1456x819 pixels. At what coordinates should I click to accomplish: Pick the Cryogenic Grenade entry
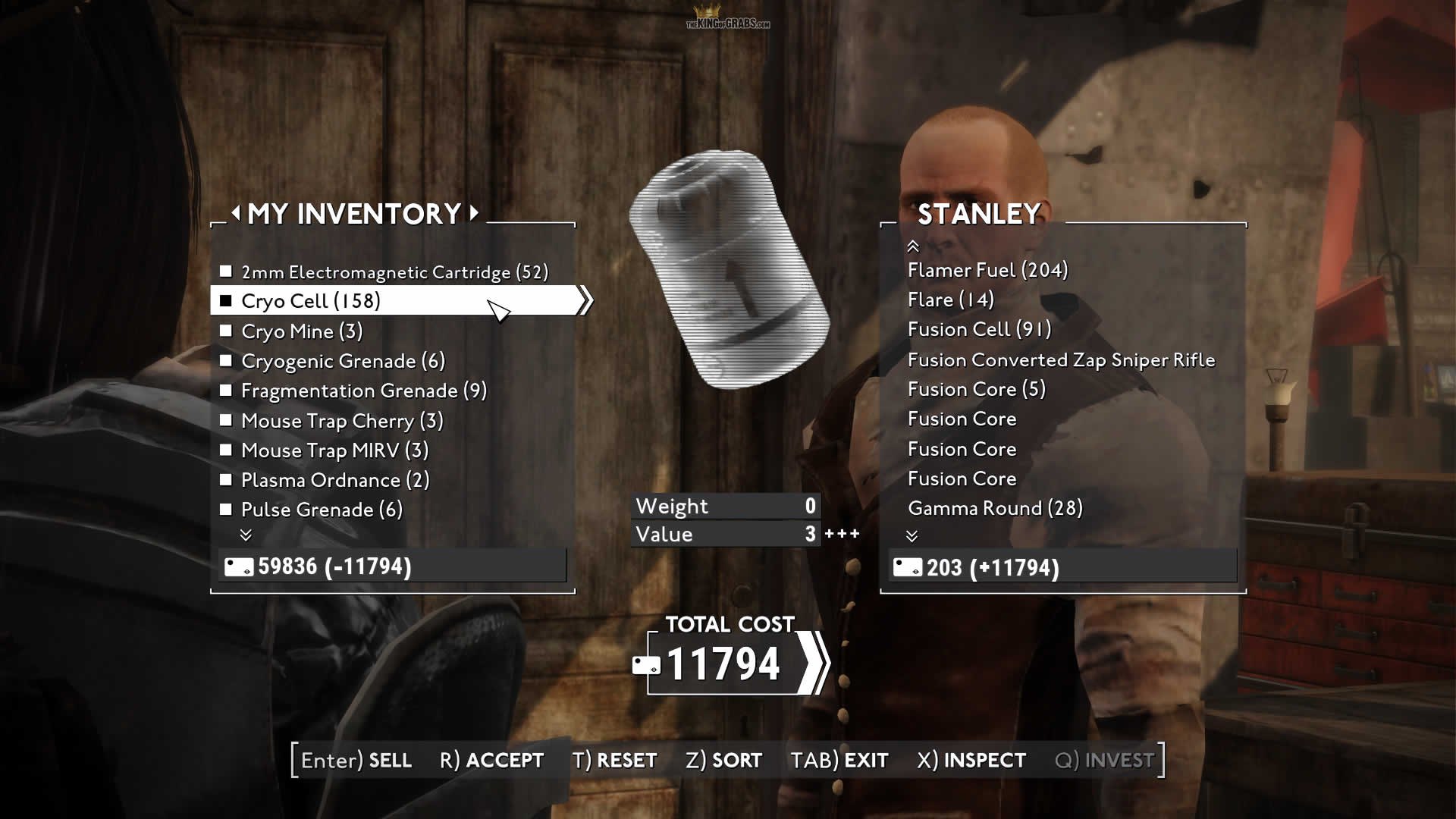pyautogui.click(x=342, y=361)
